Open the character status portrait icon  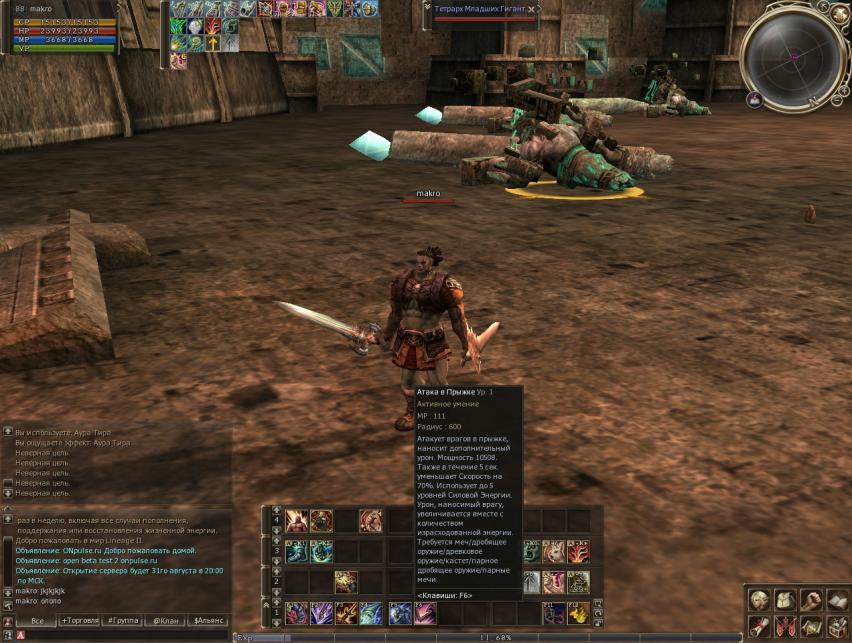tap(761, 600)
